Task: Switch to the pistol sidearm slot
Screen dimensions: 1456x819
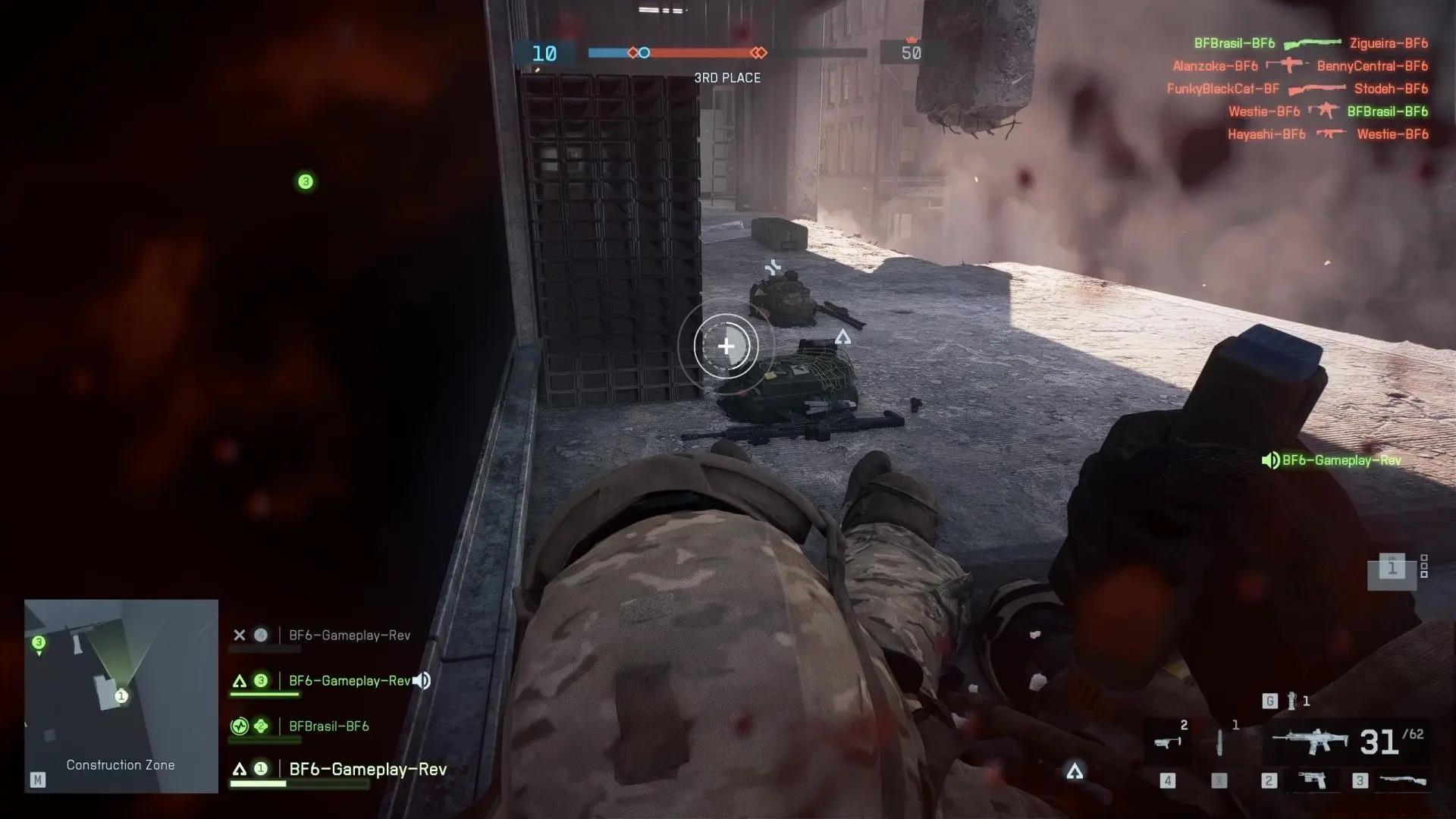Action: 1313,780
